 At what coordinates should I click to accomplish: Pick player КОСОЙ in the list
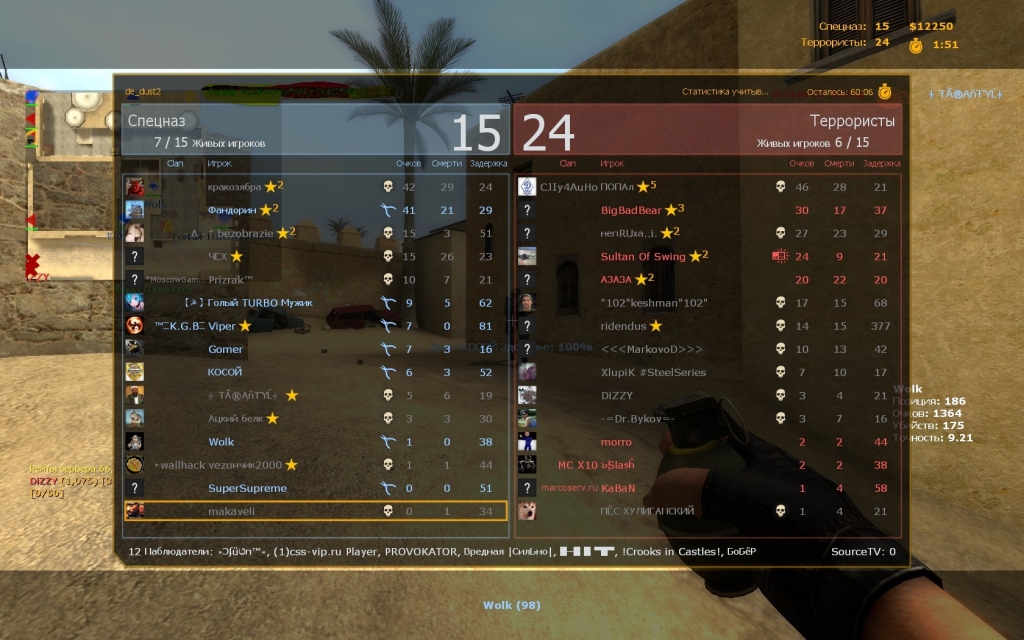click(x=225, y=372)
